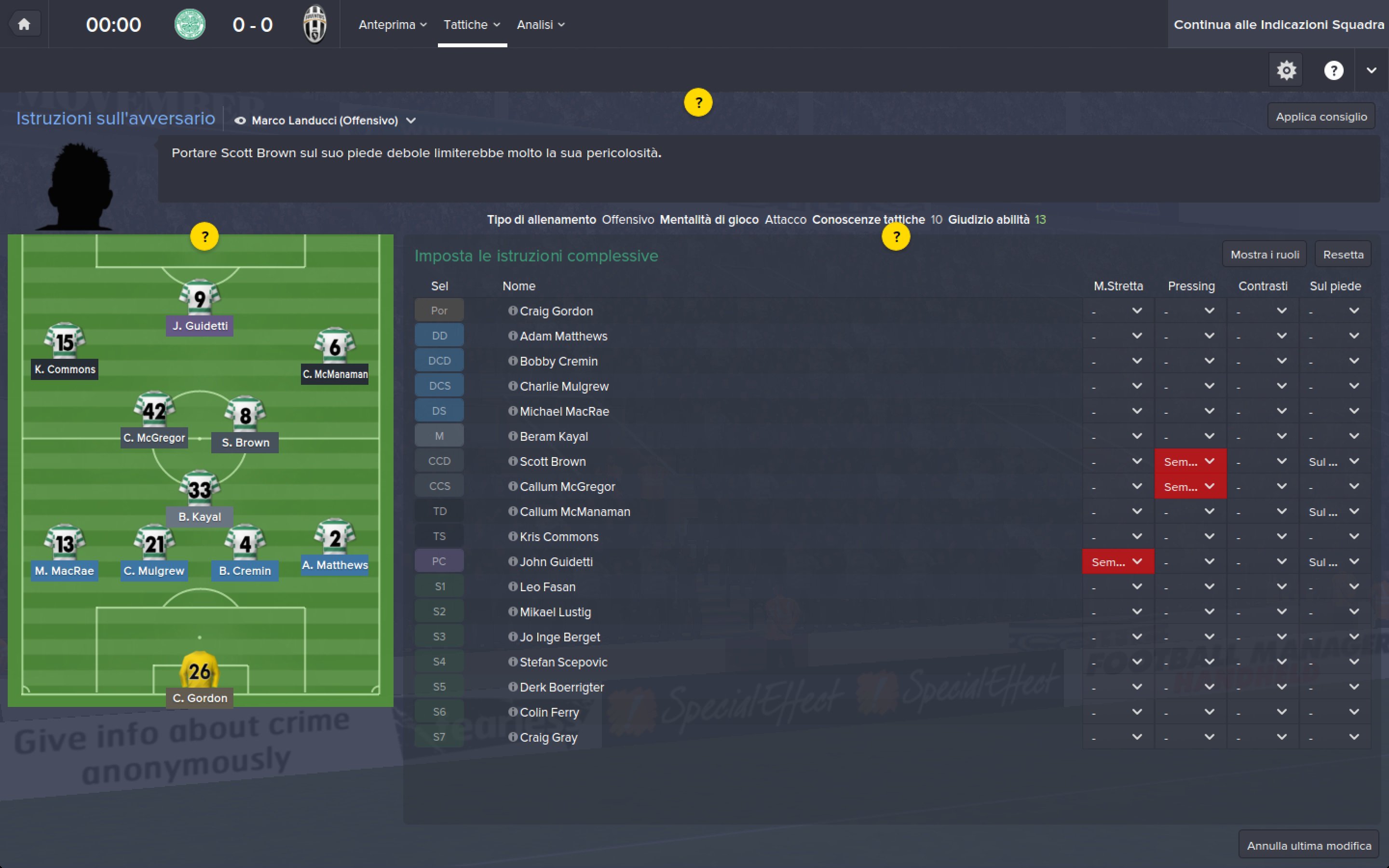Select the Kris Commons player row
Screen dimensions: 1389x868
coord(558,537)
